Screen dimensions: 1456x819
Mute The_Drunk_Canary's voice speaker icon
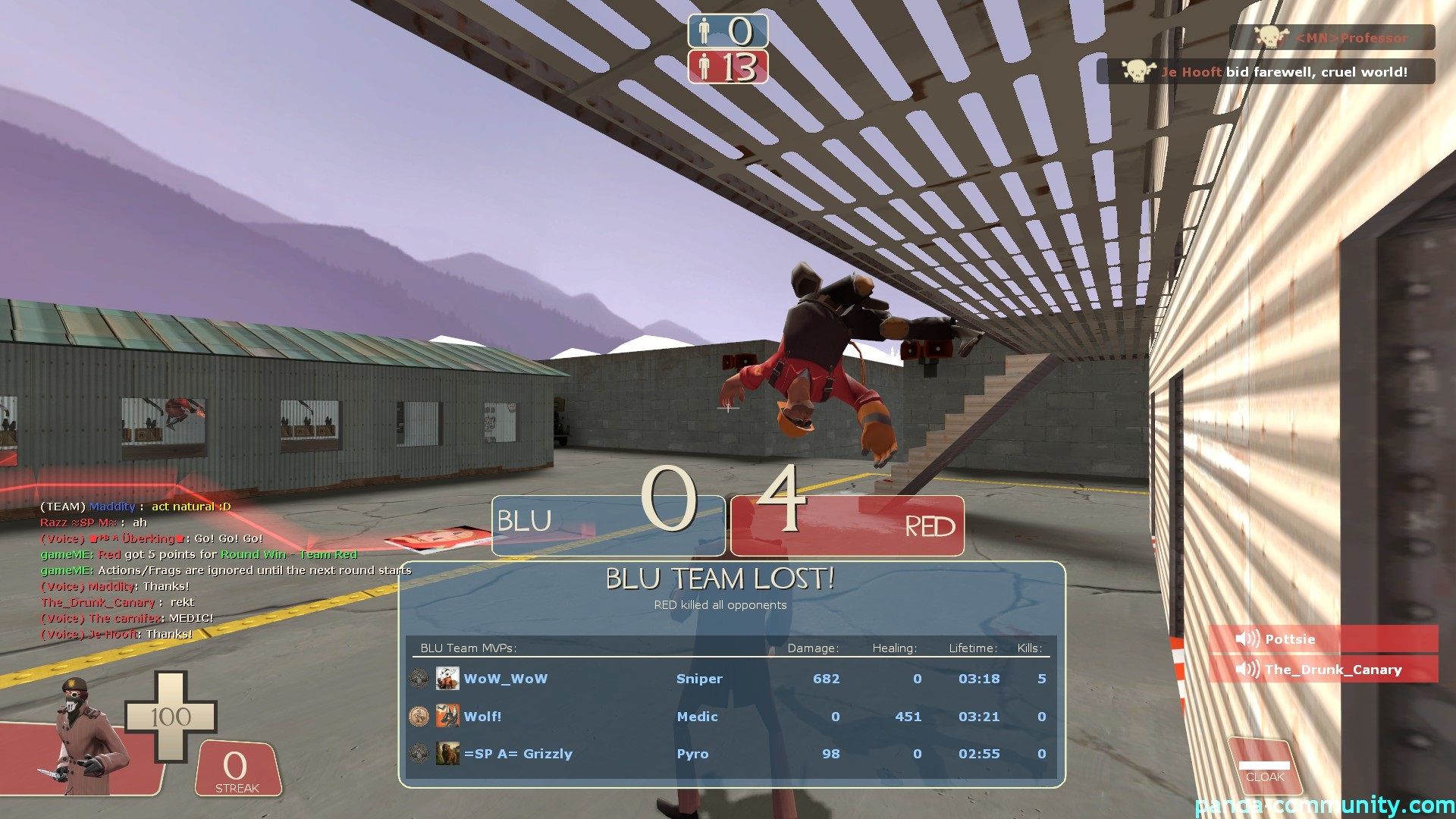pos(1247,669)
